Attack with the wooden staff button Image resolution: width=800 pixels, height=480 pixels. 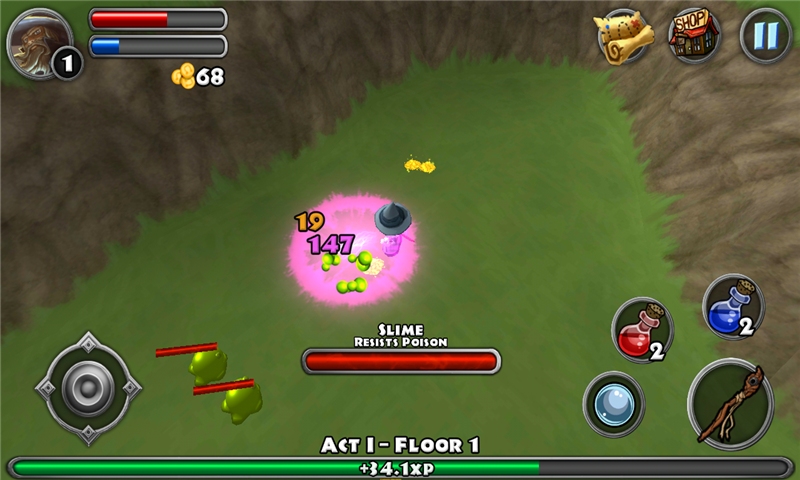(731, 403)
